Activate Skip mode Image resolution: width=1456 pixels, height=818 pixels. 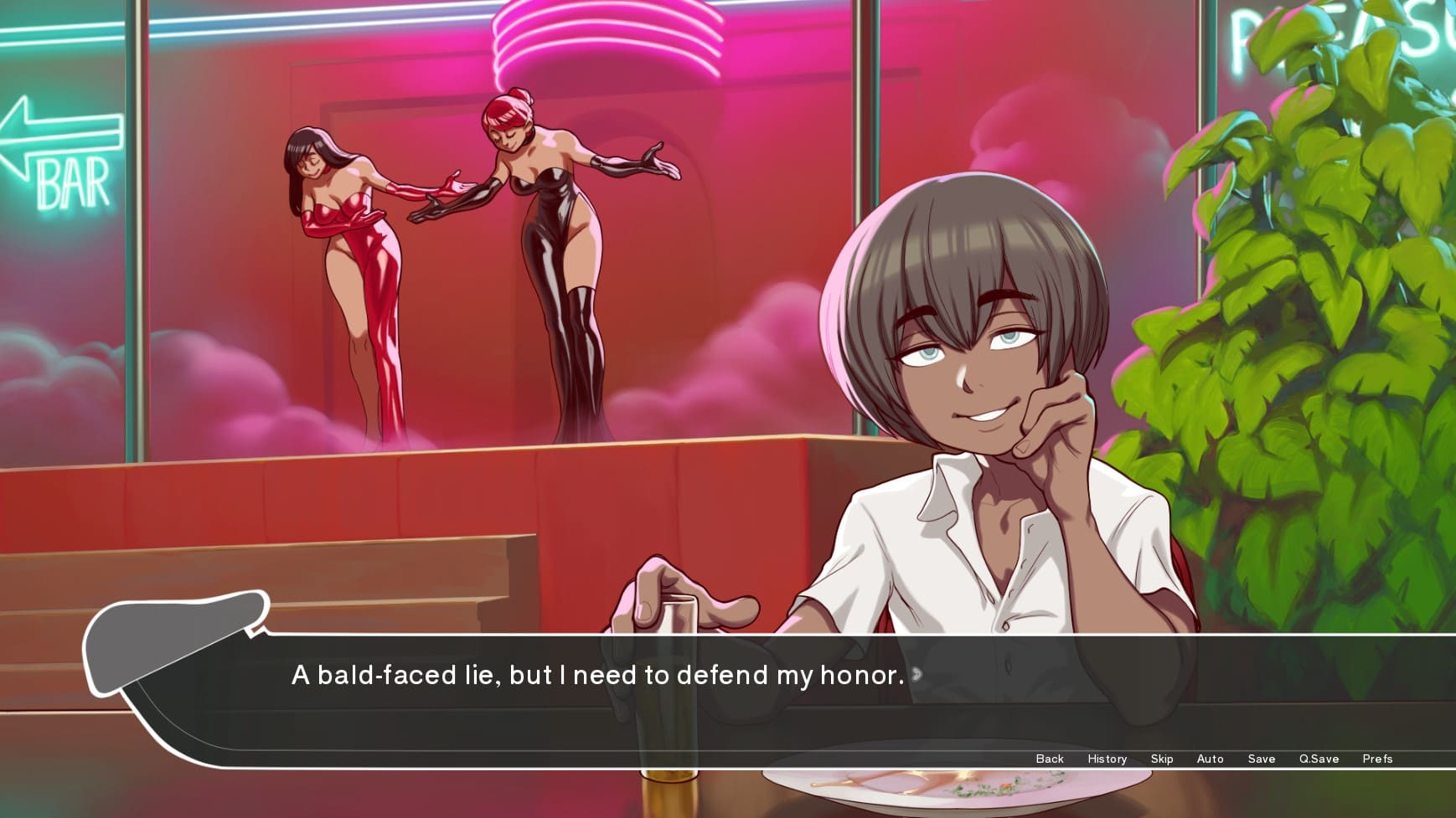point(1161,759)
